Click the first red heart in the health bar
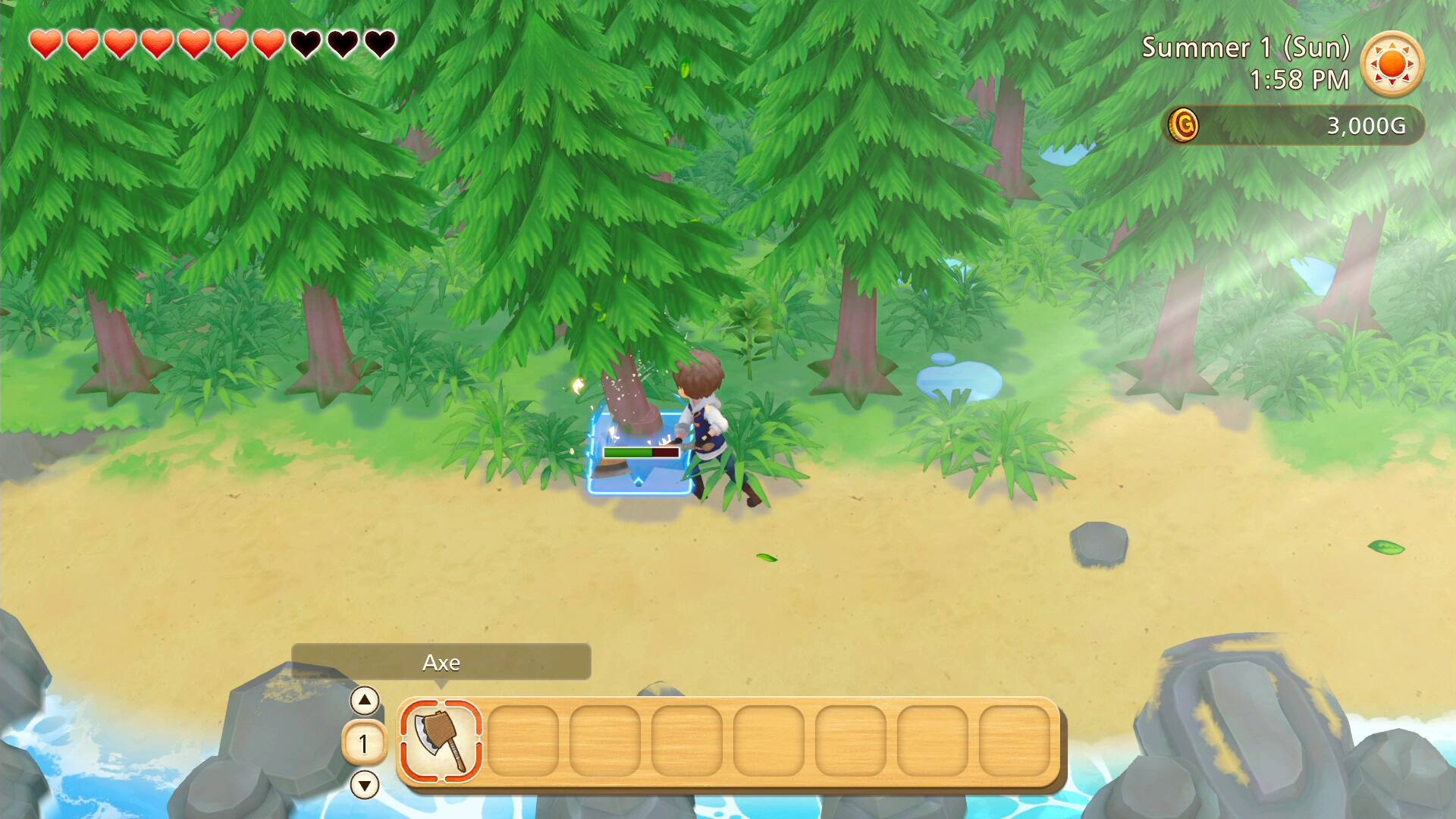This screenshot has height=819, width=1456. click(x=45, y=43)
